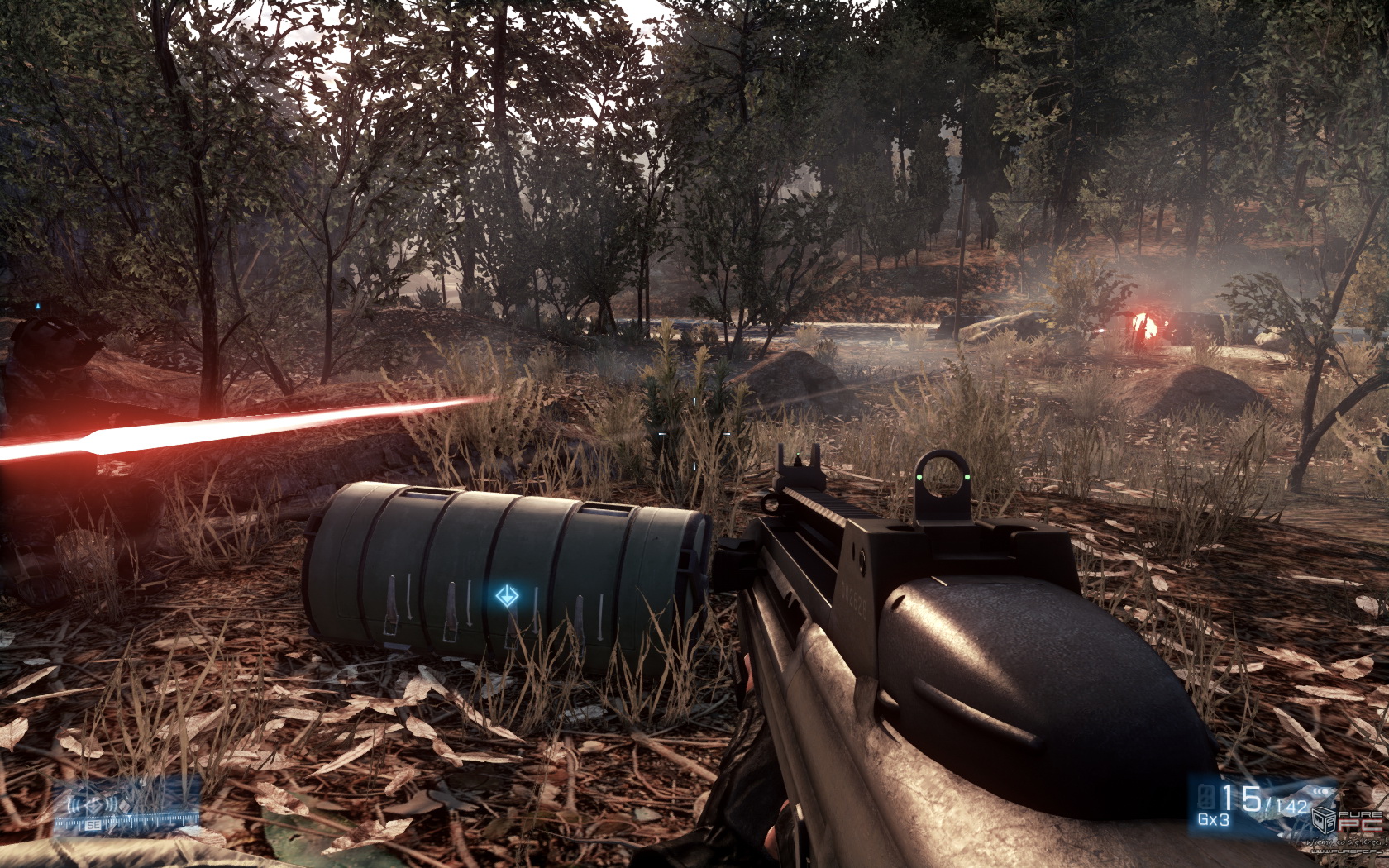Select the compass heading strip

point(126,823)
